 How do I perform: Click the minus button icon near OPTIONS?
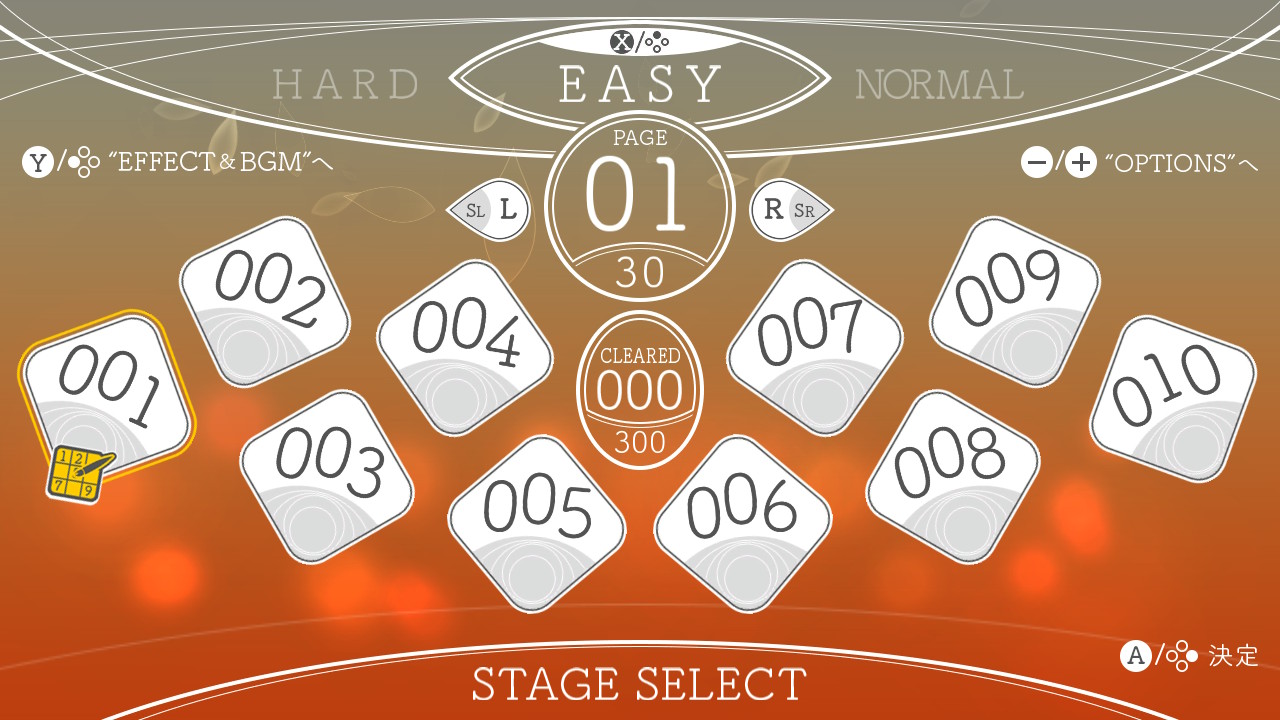point(1038,163)
